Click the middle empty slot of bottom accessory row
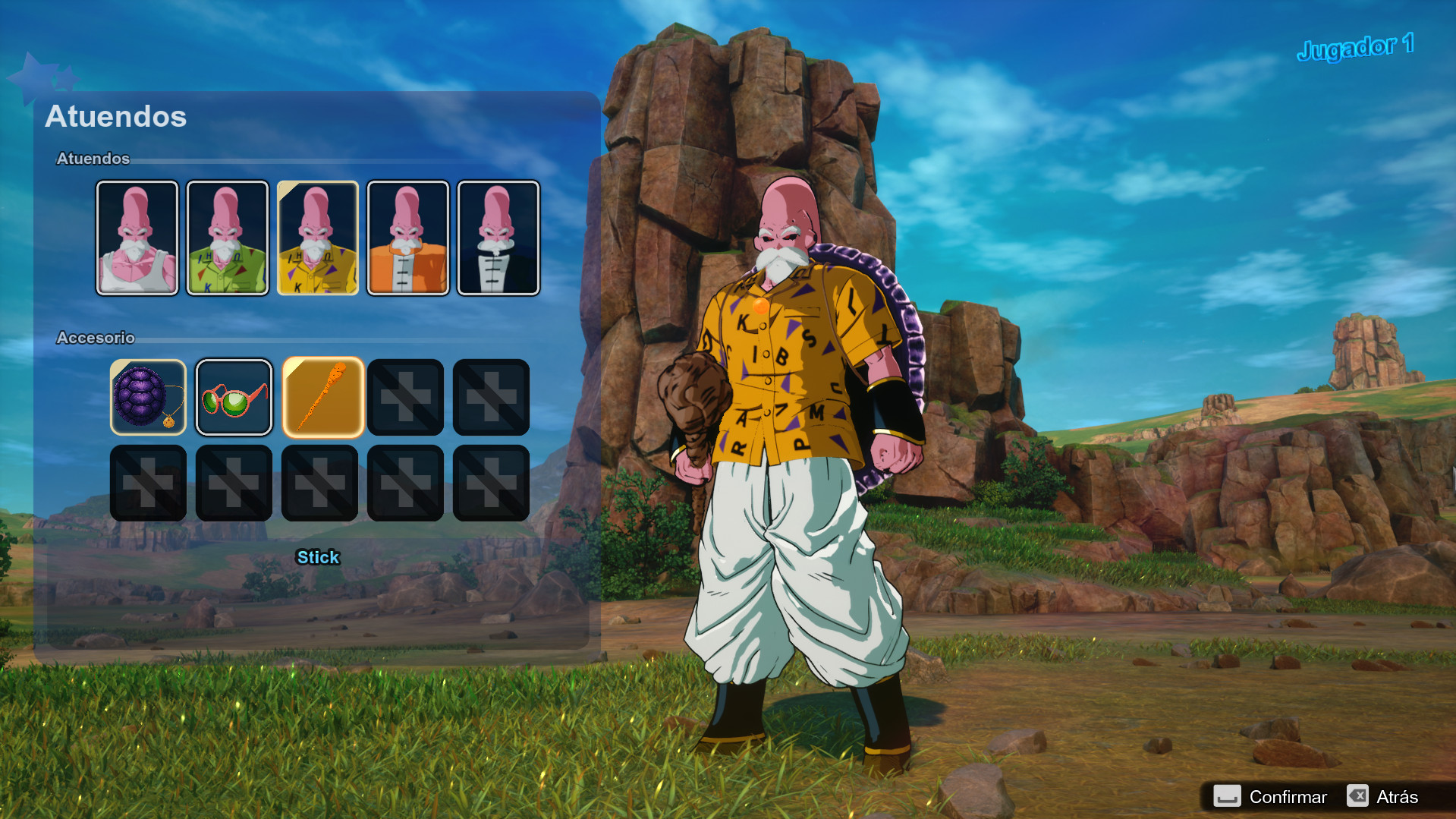The width and height of the screenshot is (1456, 819). 319,483
